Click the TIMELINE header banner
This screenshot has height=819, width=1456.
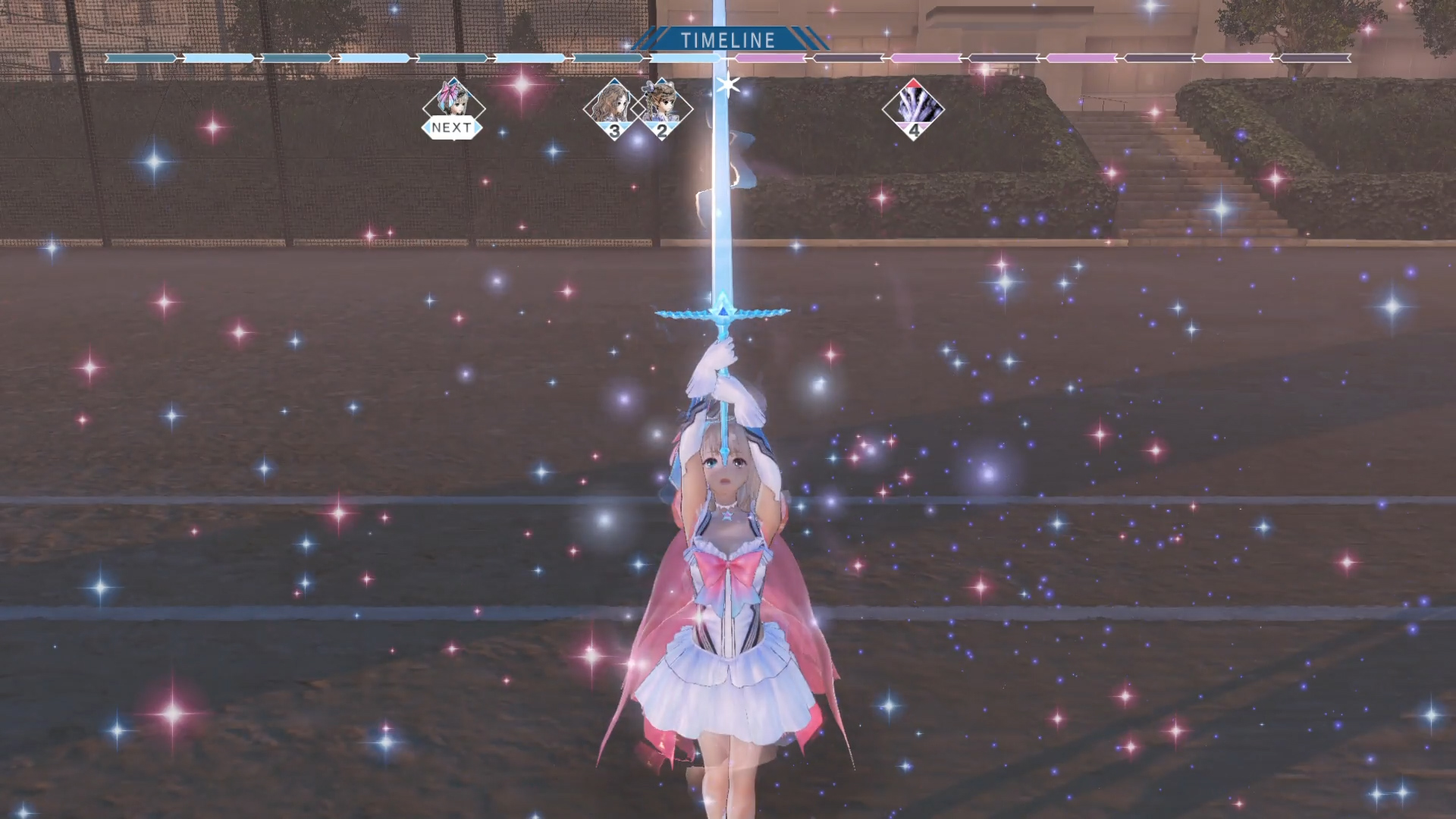tap(726, 40)
